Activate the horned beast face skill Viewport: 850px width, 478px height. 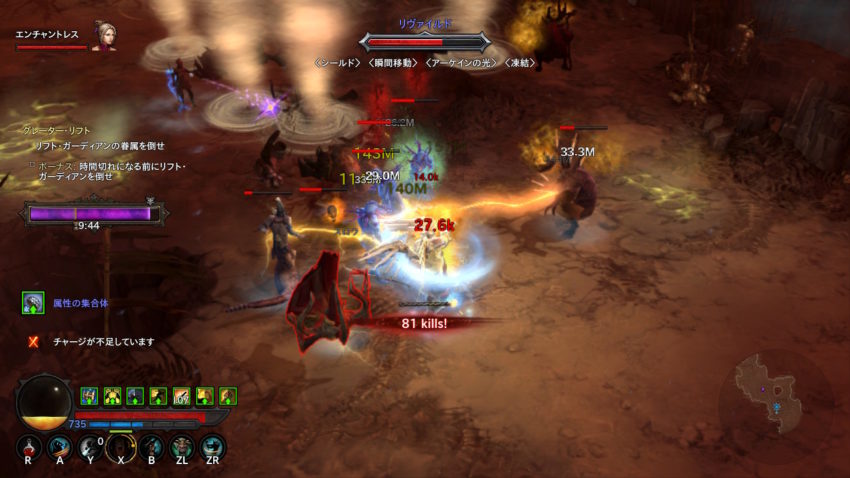[182, 447]
